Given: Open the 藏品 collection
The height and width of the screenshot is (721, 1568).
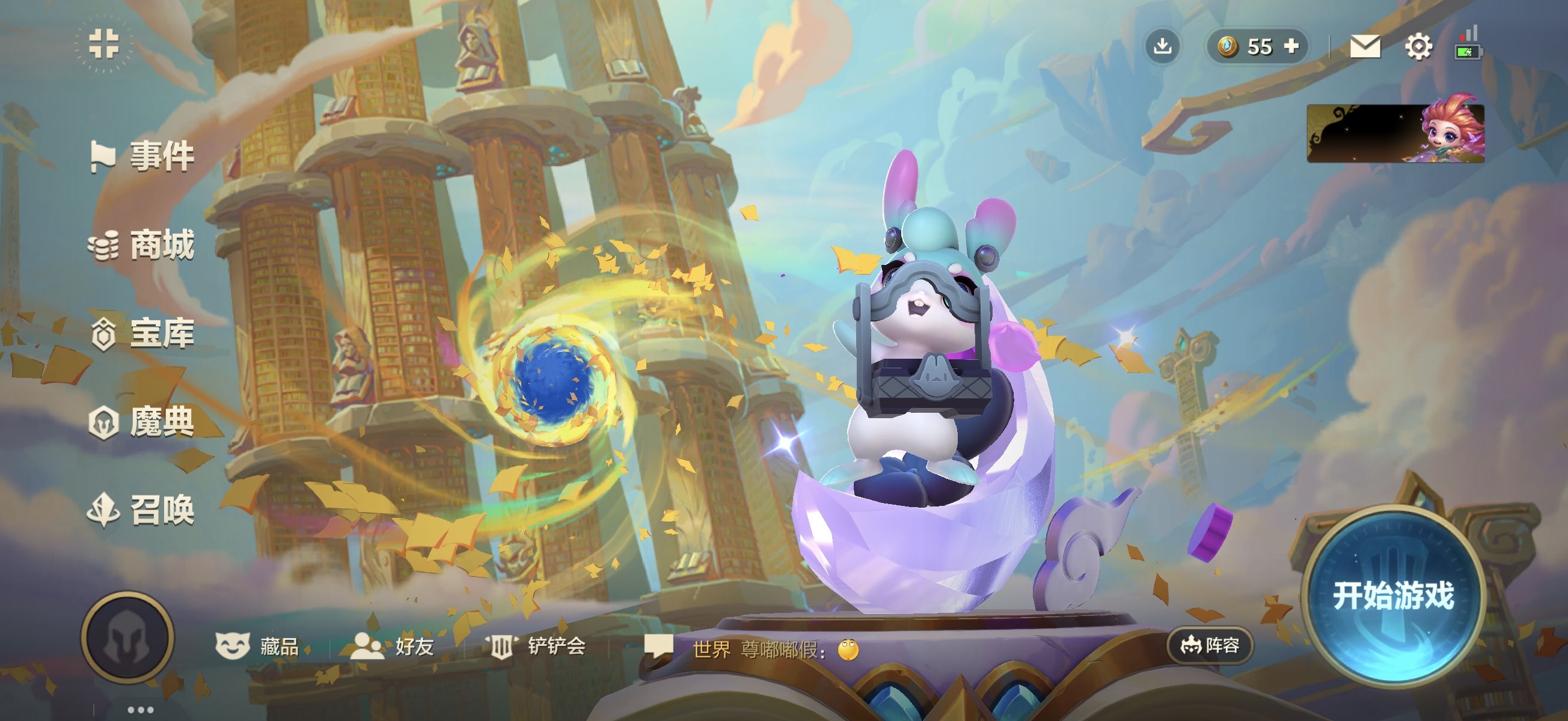Looking at the screenshot, I should (x=258, y=646).
